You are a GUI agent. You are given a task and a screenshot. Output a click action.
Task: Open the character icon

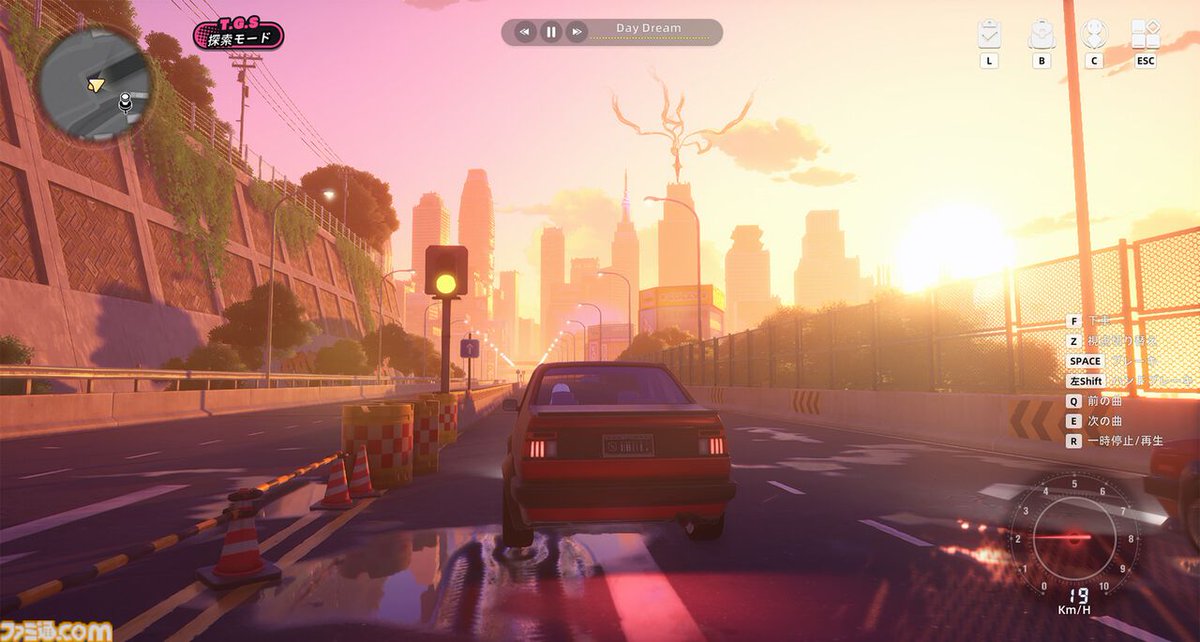point(1094,33)
